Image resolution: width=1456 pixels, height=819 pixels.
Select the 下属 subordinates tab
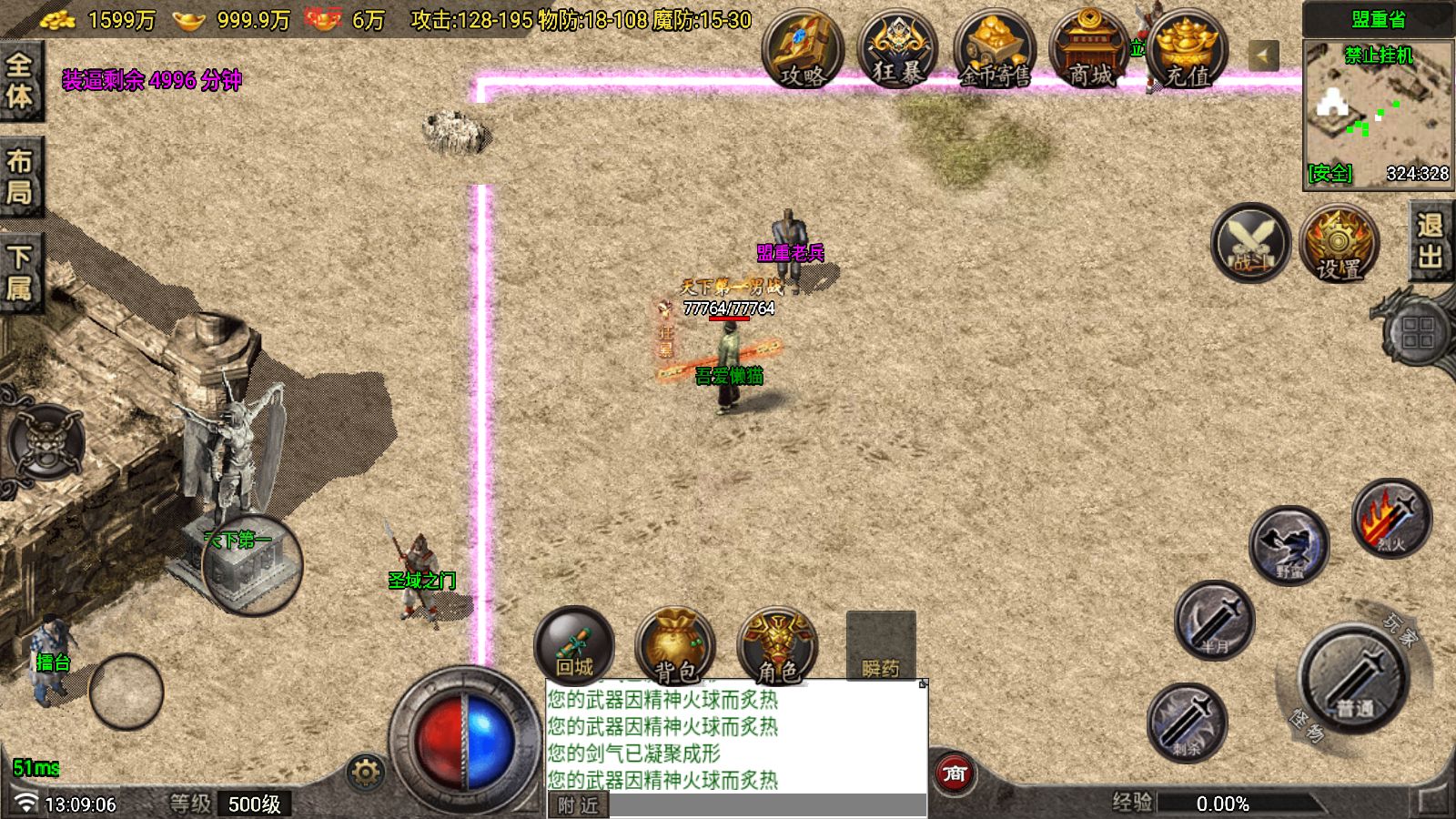click(x=20, y=273)
